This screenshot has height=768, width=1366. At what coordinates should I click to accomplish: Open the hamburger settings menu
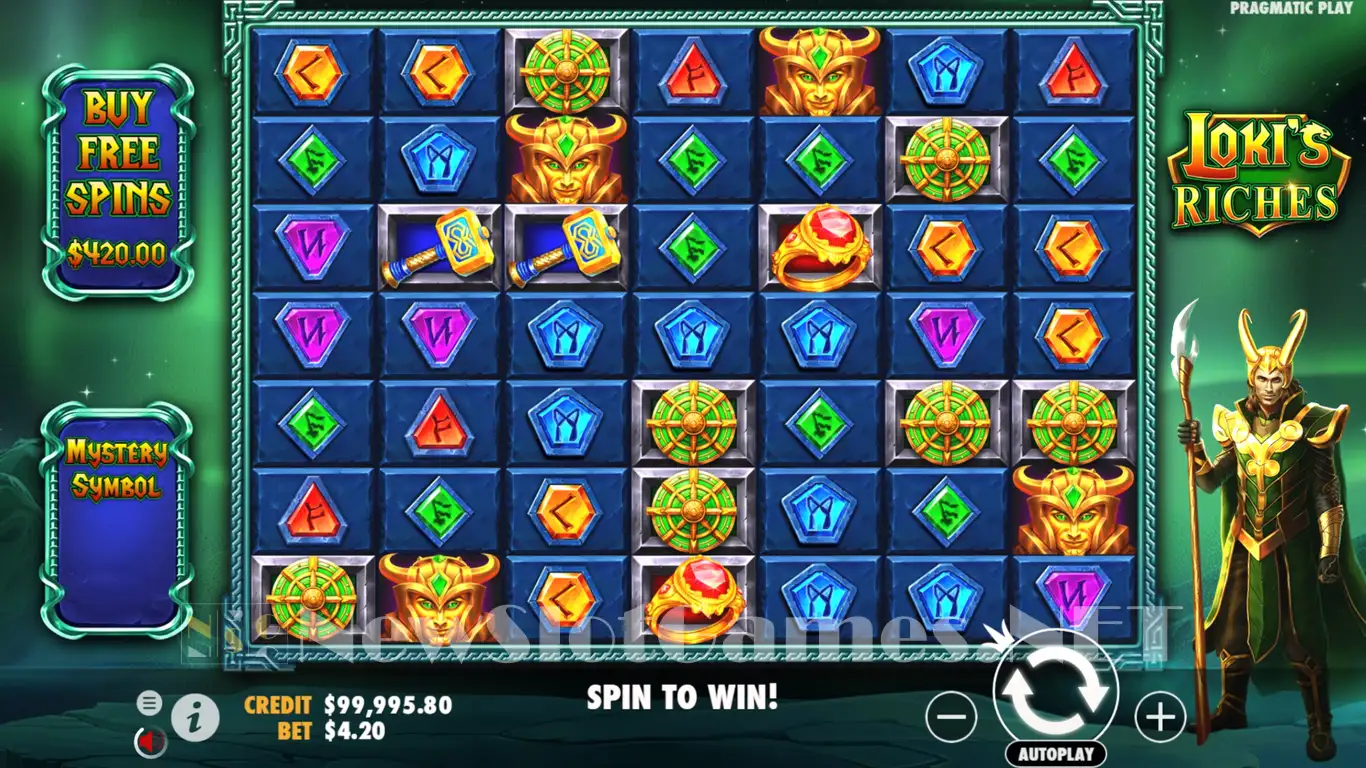149,703
